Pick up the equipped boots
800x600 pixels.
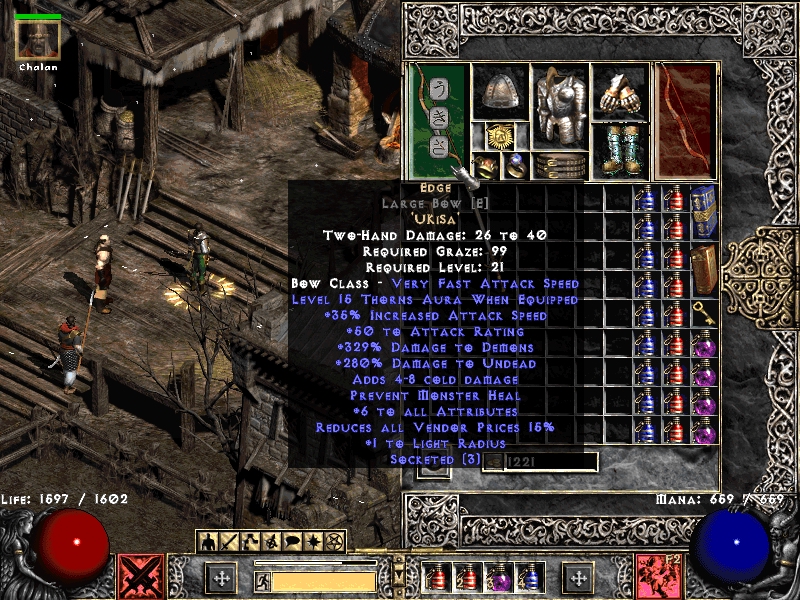(x=620, y=151)
